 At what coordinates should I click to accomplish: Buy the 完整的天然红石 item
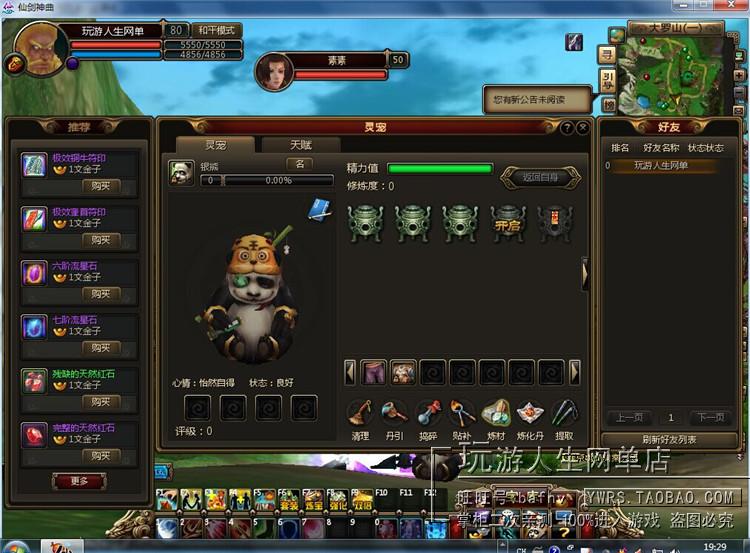pos(100,456)
